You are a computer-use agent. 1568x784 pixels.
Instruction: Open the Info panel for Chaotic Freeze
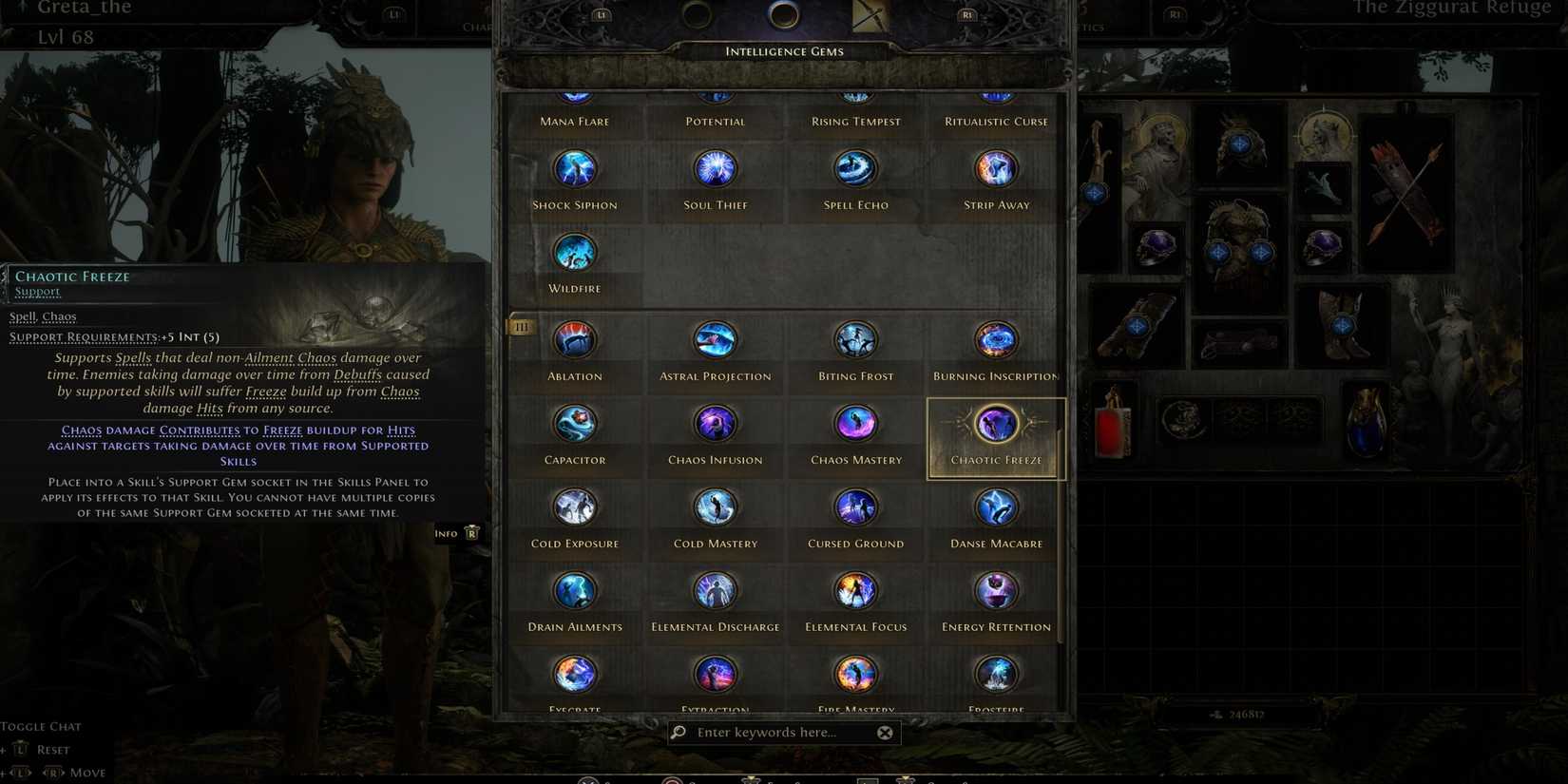coord(456,533)
